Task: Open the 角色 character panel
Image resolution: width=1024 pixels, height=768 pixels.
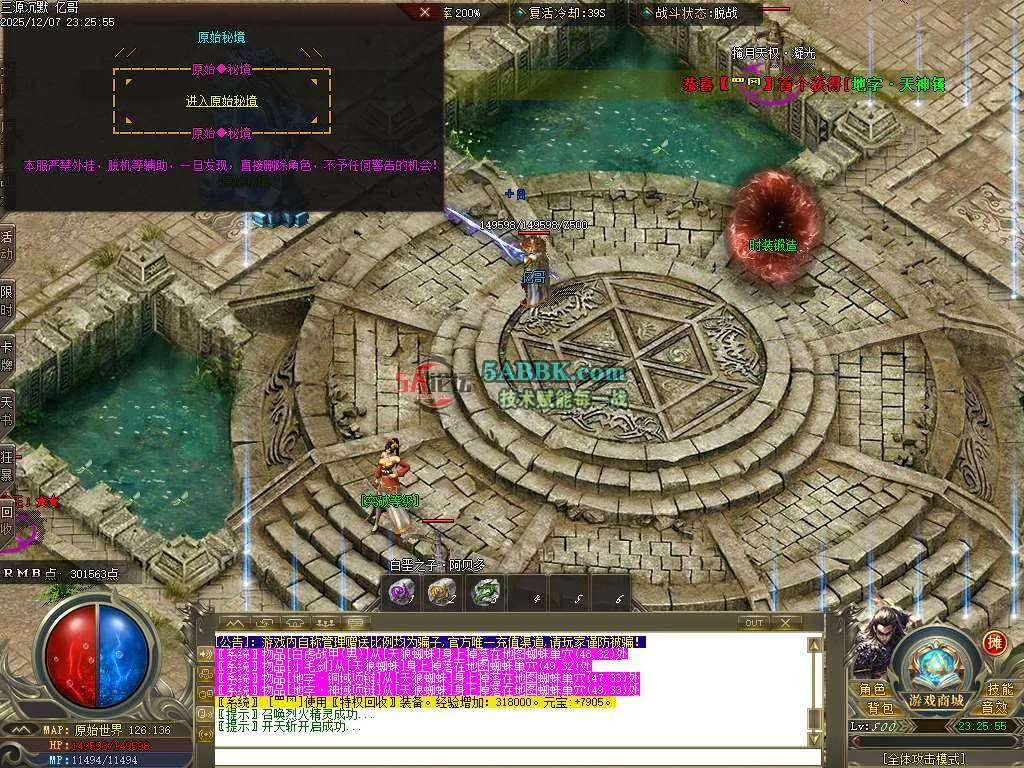Action: [x=872, y=689]
